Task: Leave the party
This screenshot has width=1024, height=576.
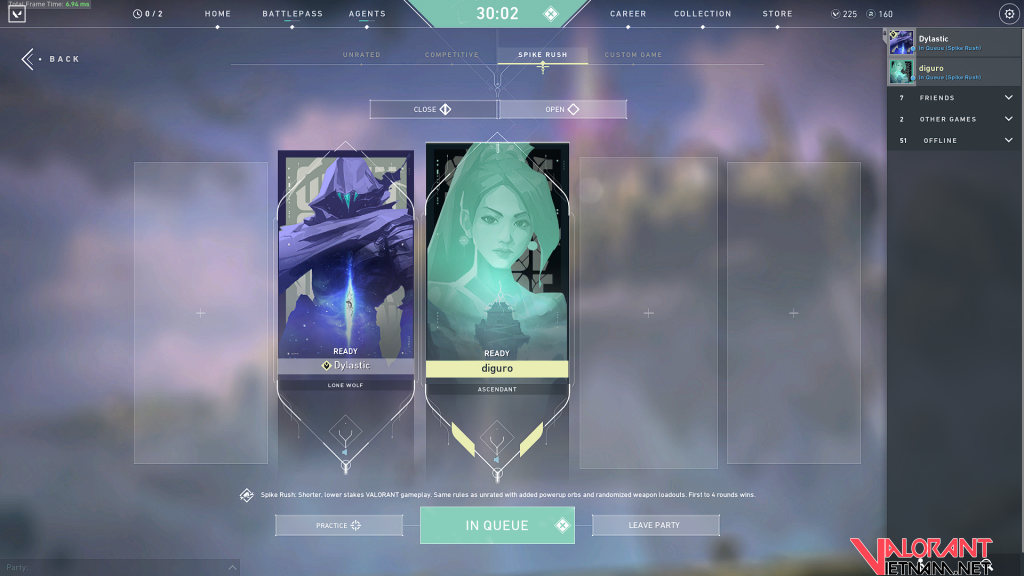Action: click(655, 525)
